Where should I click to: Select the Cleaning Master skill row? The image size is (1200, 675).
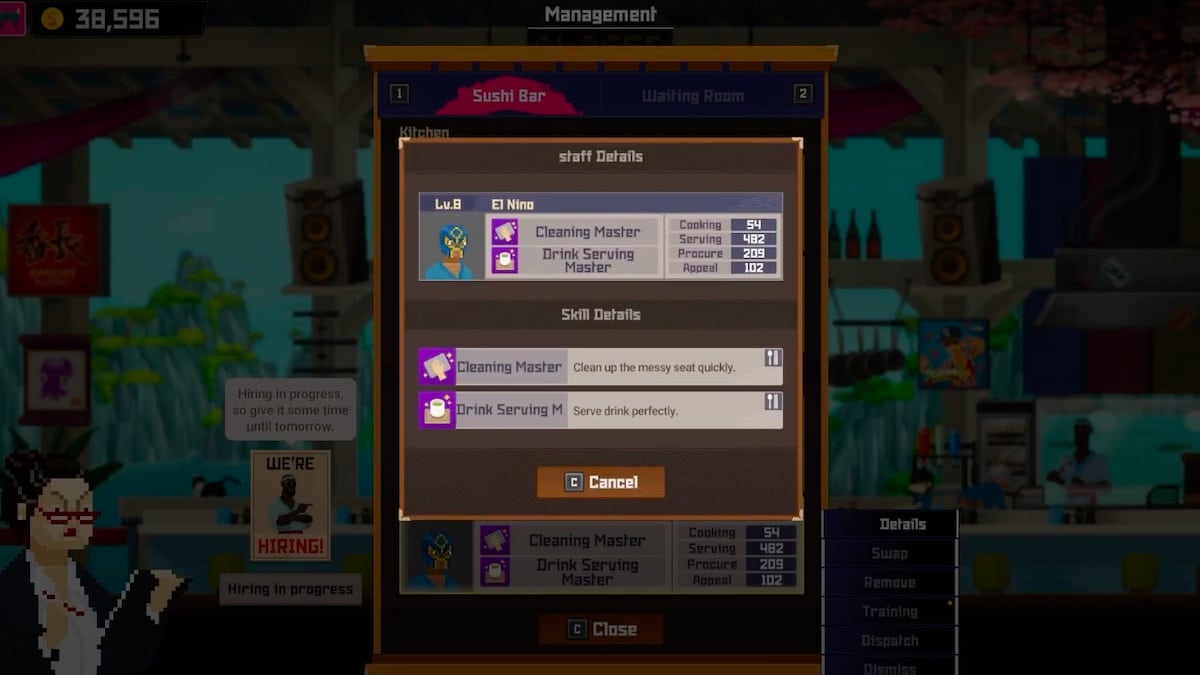coord(600,367)
